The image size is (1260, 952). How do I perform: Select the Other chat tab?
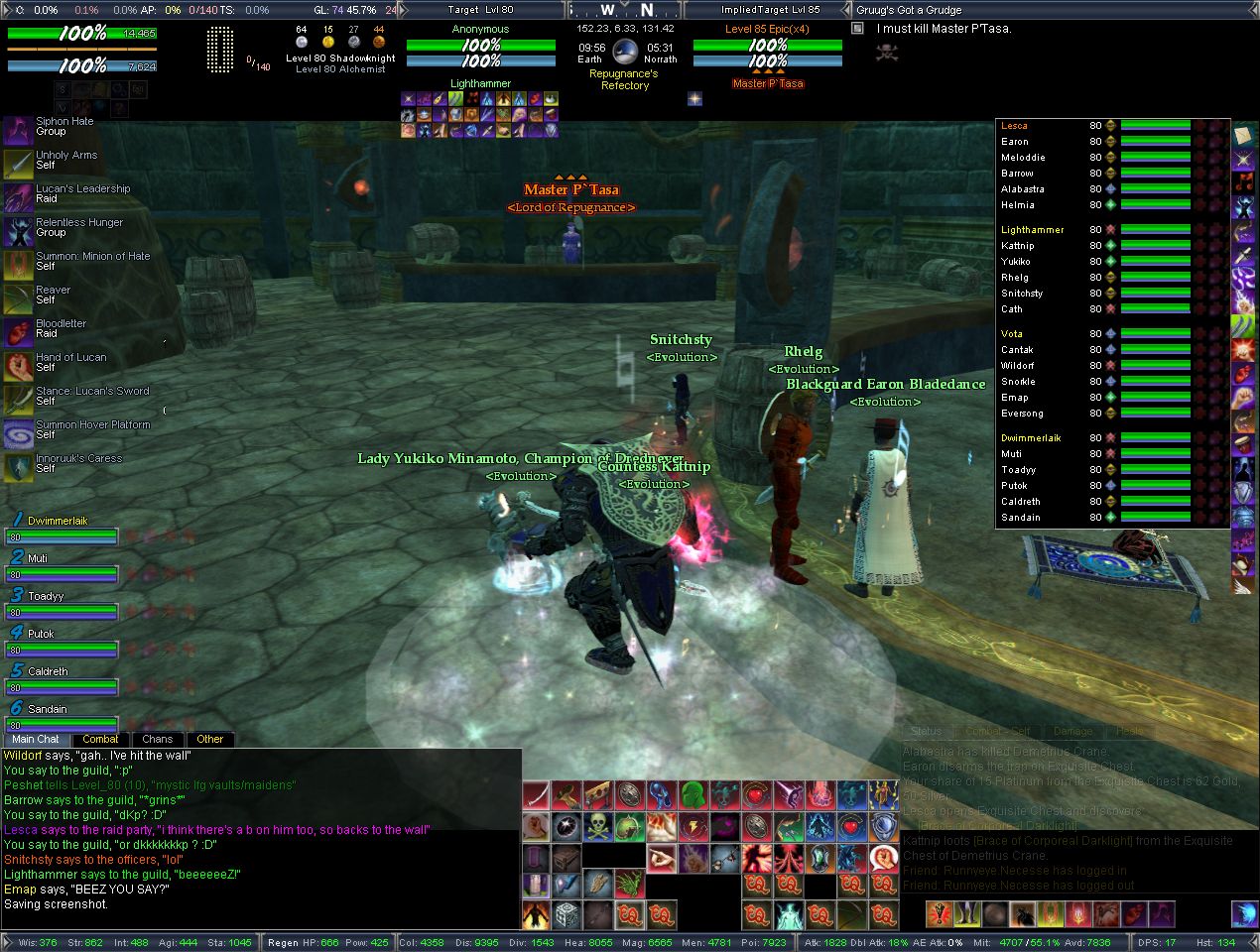tap(209, 739)
